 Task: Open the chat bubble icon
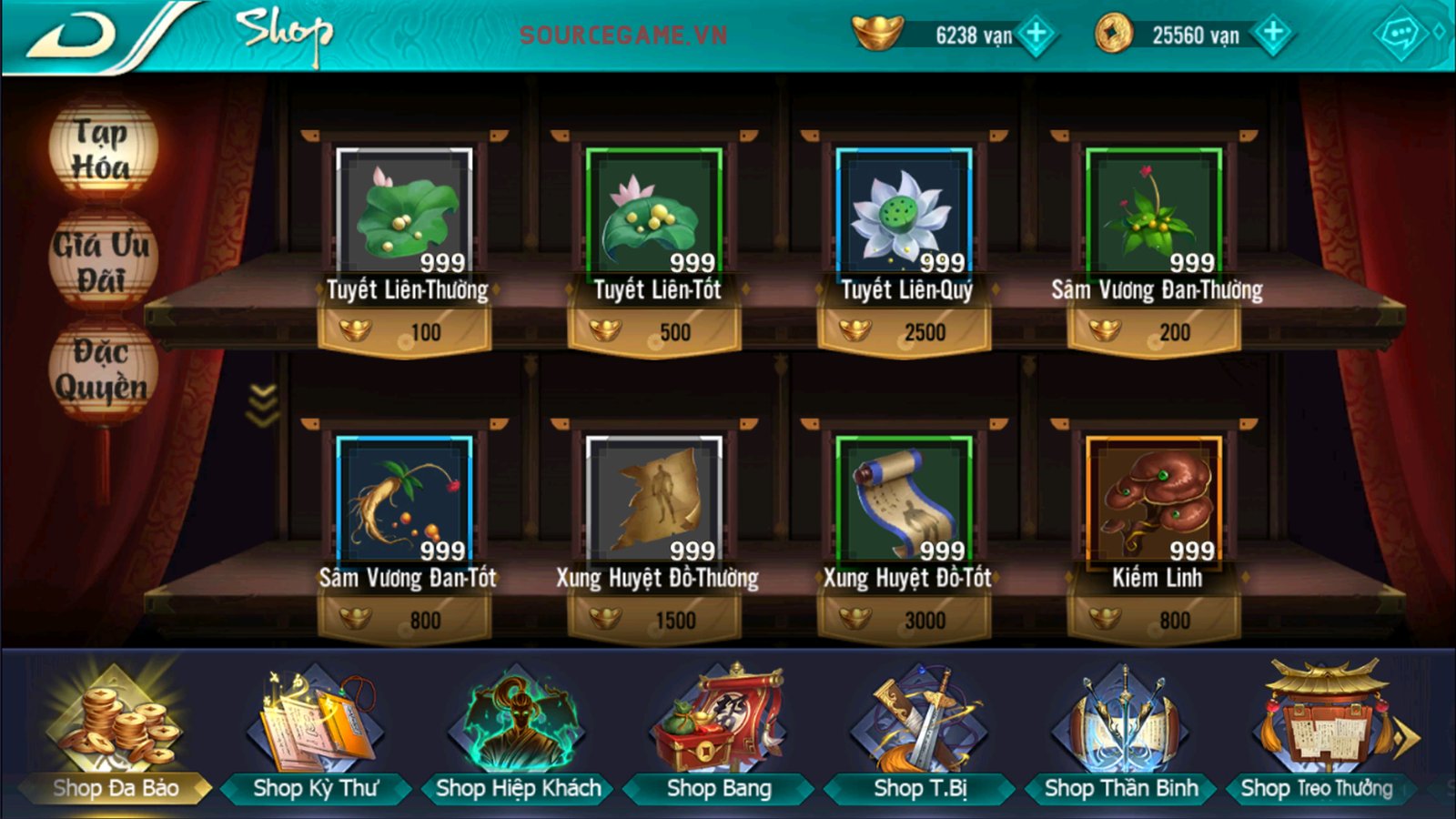(x=1400, y=35)
